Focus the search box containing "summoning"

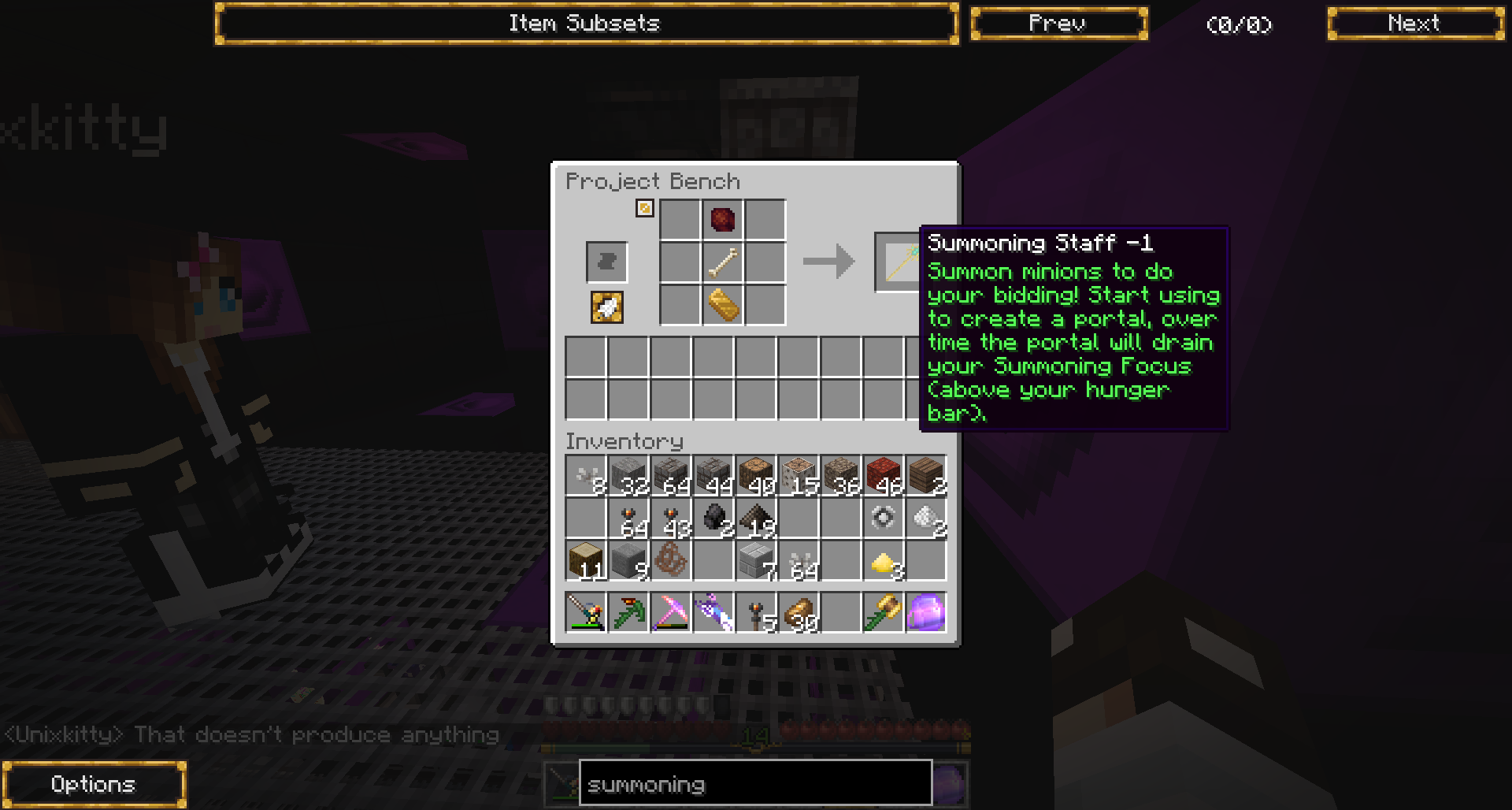pos(754,784)
